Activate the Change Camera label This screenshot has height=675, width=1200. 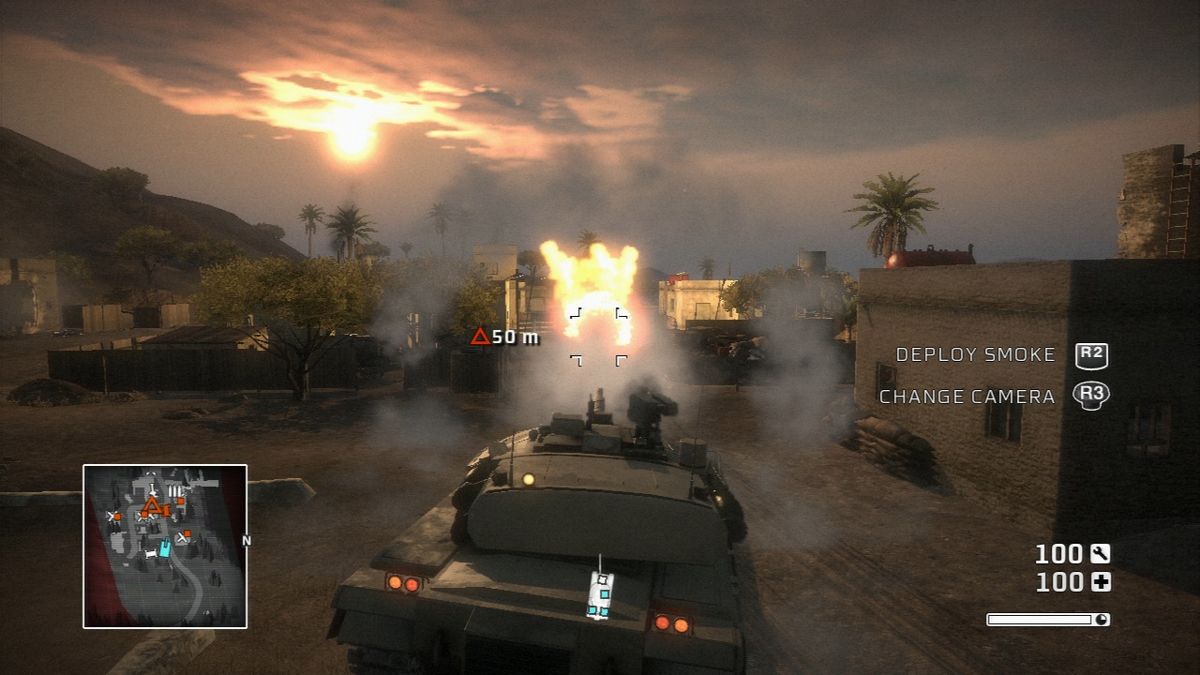967,397
